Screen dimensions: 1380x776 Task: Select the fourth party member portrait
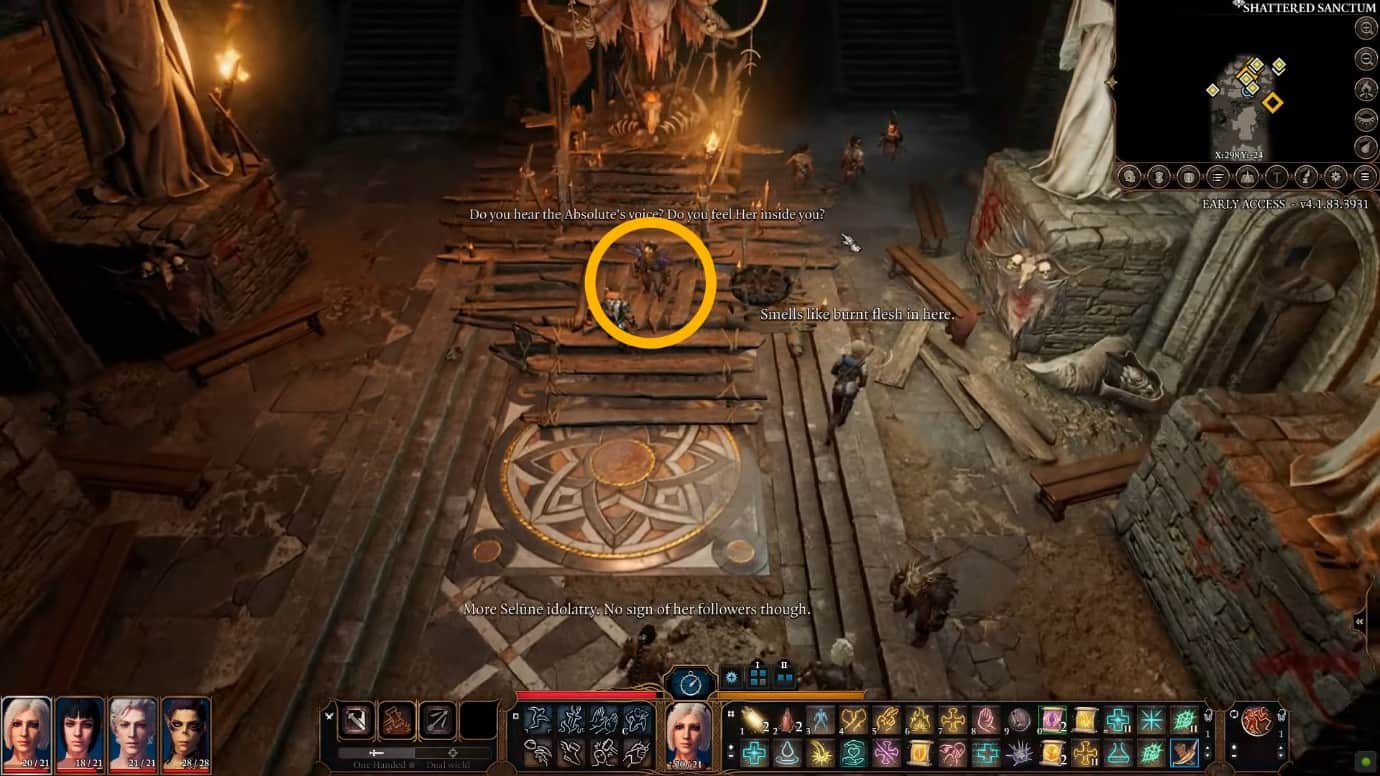[185, 733]
